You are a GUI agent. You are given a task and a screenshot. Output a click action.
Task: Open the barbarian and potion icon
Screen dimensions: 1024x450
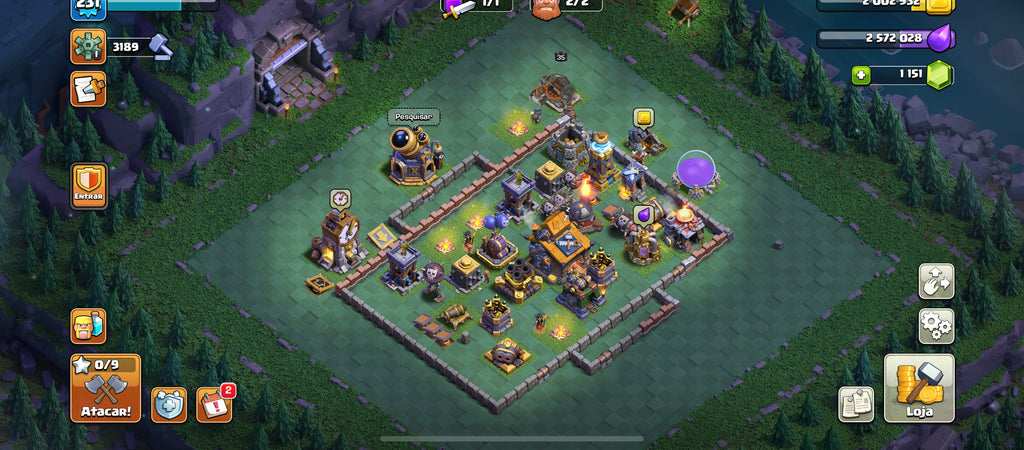(x=88, y=326)
